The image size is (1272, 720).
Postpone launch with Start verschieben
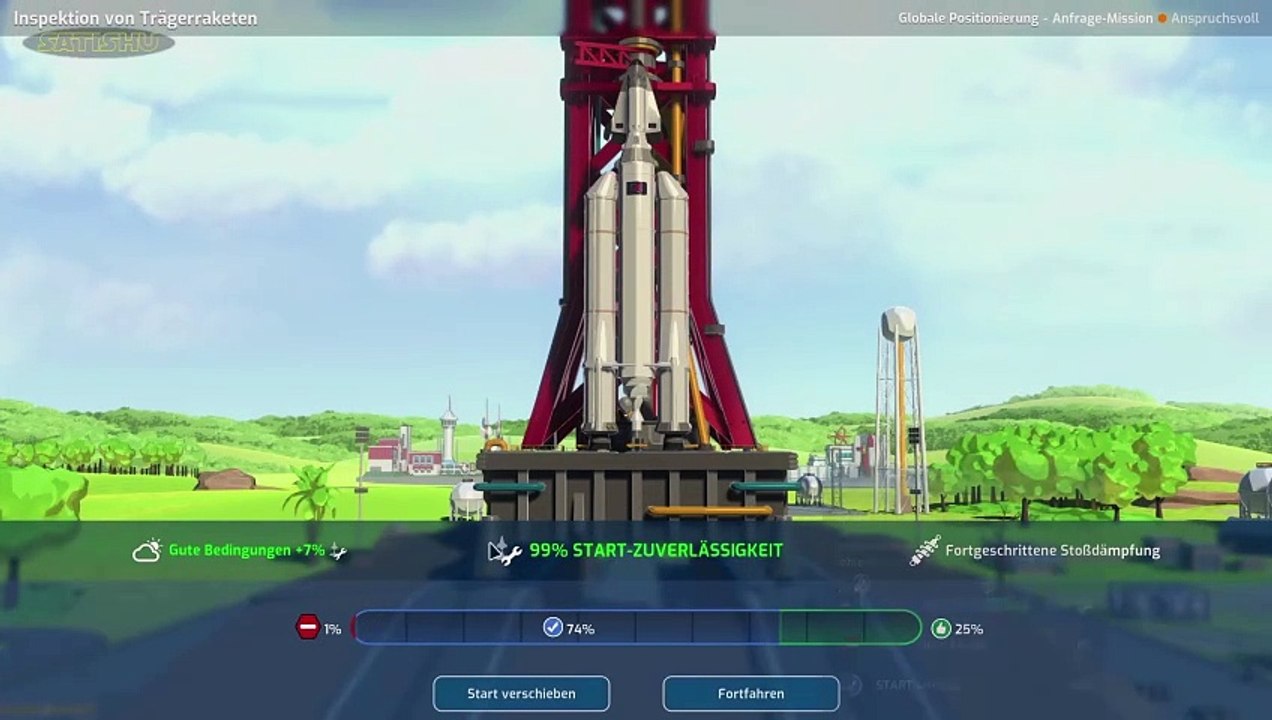[521, 693]
